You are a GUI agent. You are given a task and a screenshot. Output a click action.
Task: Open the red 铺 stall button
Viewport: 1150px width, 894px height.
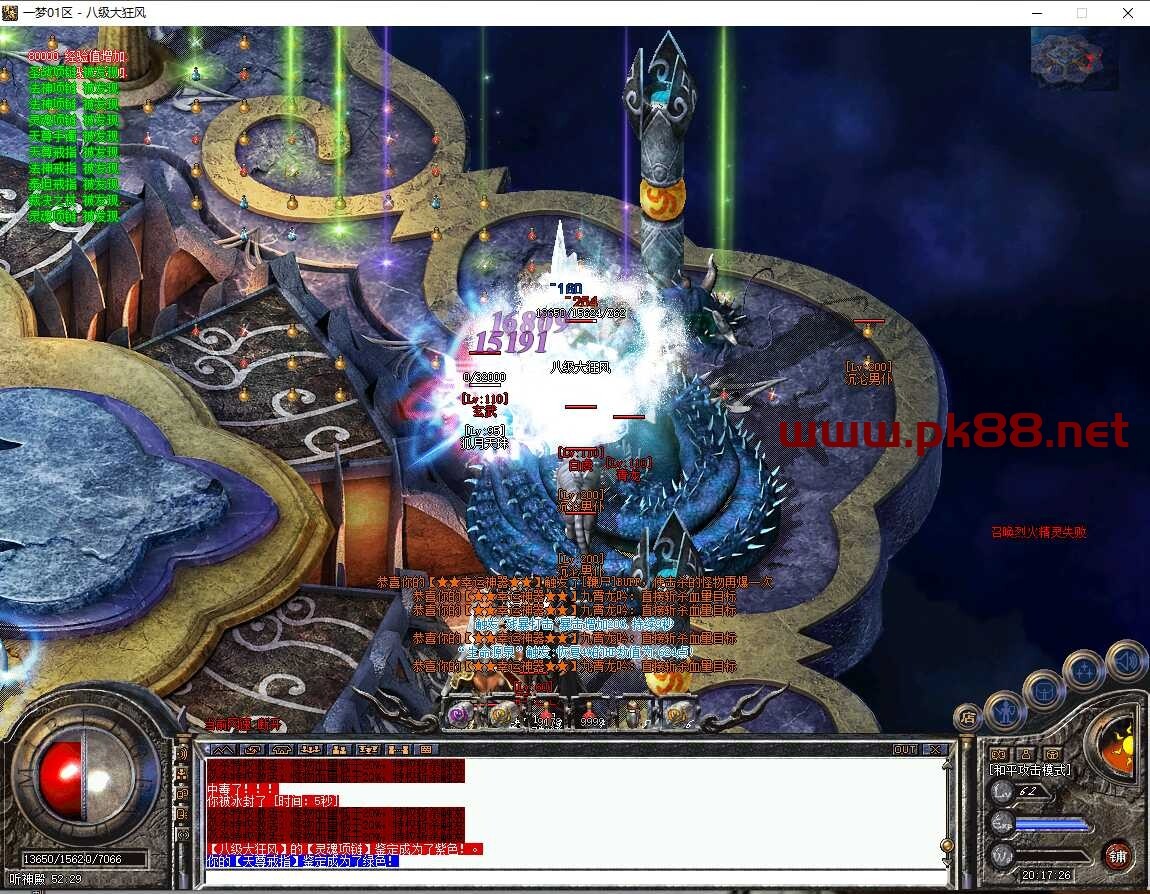pyautogui.click(x=1118, y=856)
